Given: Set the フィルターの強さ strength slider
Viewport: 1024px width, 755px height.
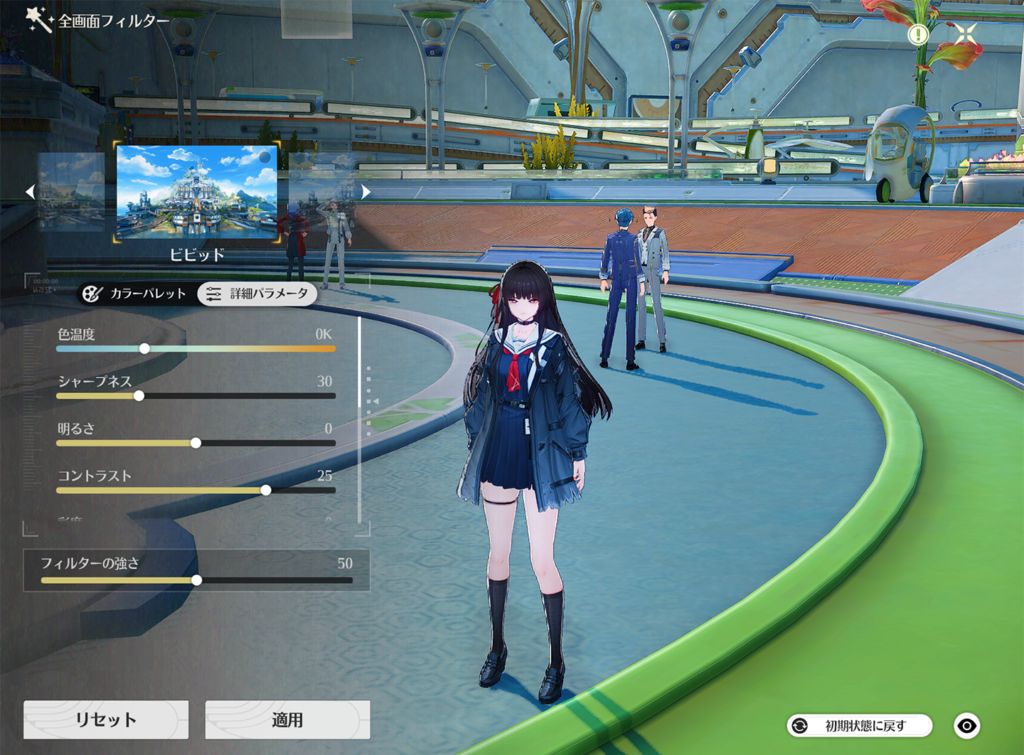Looking at the screenshot, I should coord(197,580).
